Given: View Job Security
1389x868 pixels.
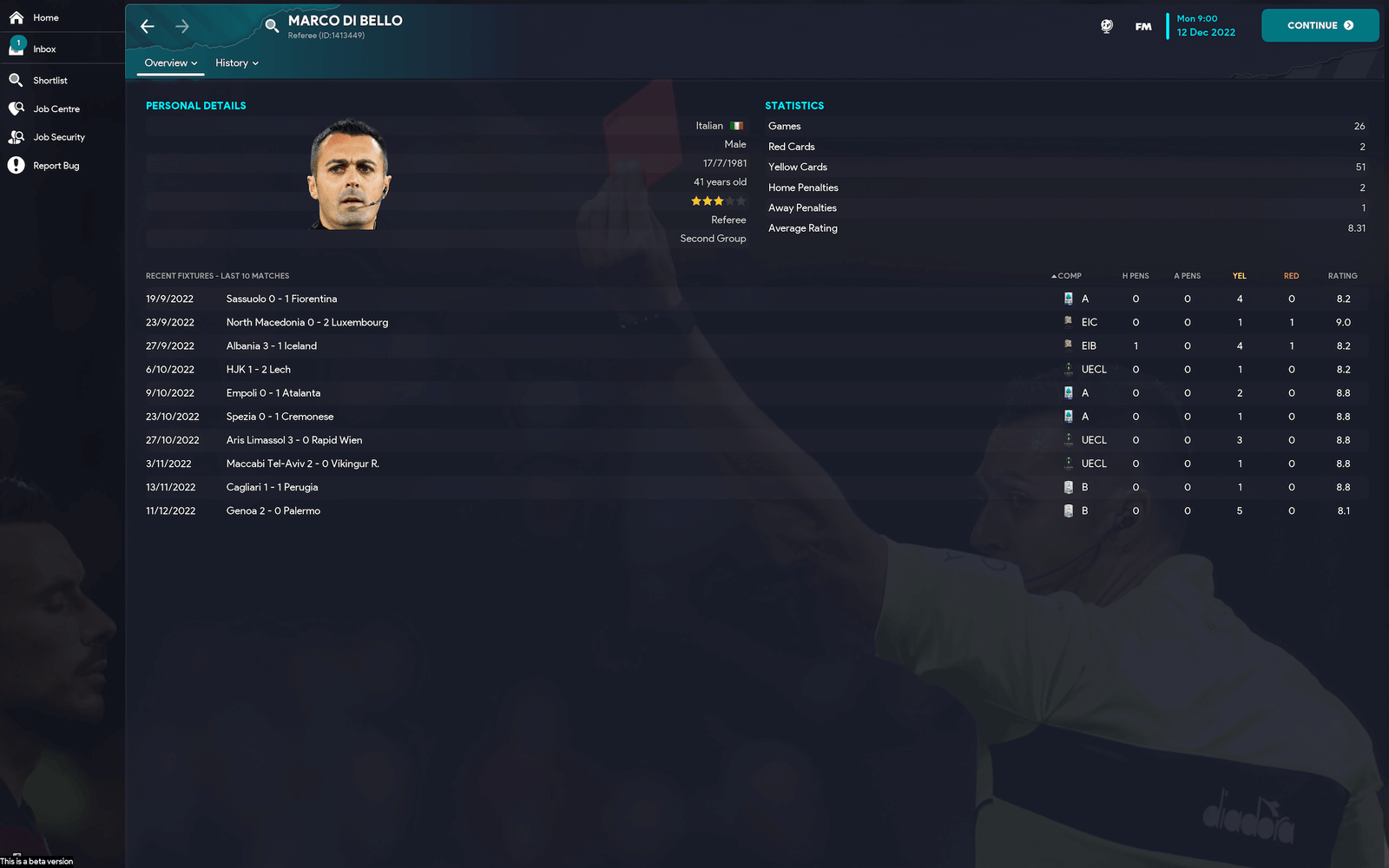Looking at the screenshot, I should click(58, 137).
